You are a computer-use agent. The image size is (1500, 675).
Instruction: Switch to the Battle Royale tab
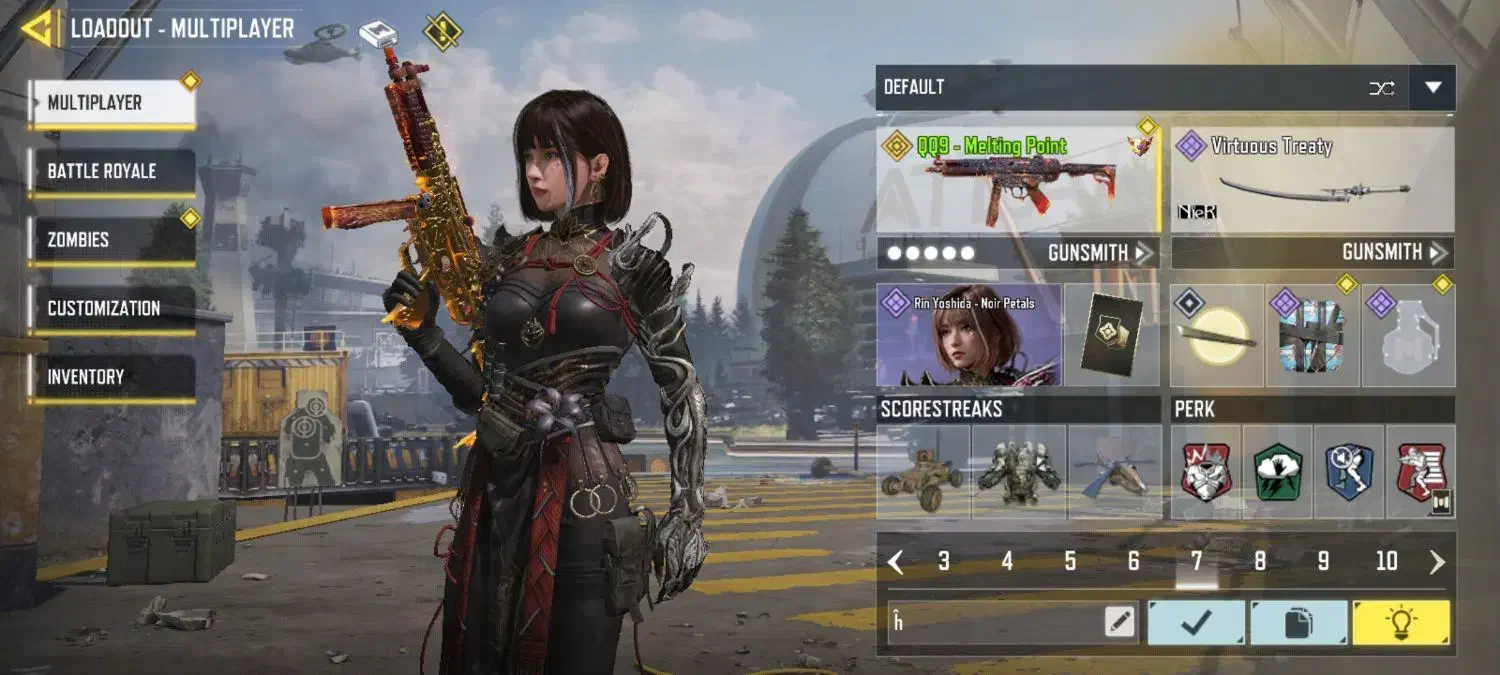[x=111, y=171]
